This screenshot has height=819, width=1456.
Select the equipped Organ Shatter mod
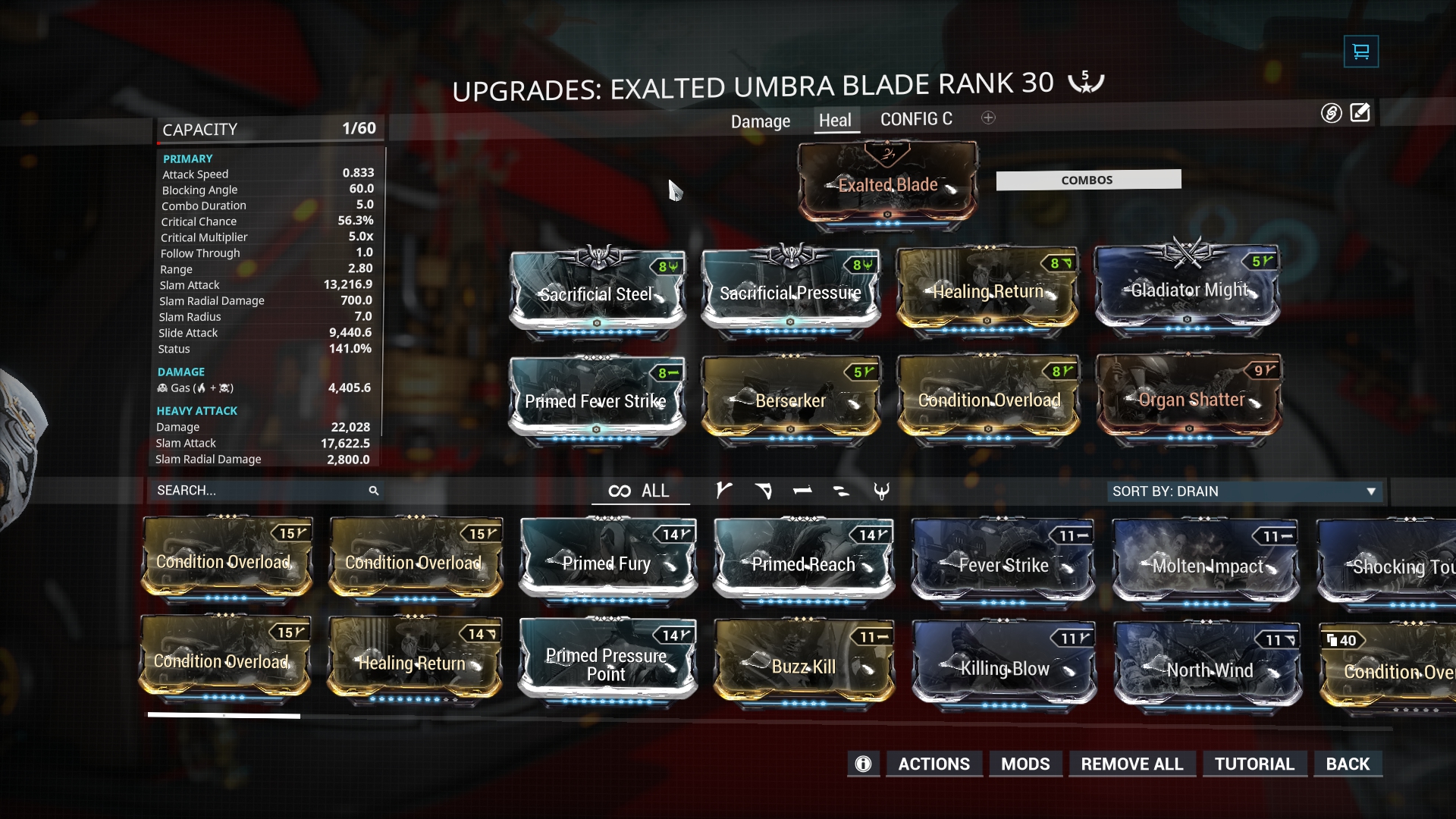pyautogui.click(x=1189, y=400)
